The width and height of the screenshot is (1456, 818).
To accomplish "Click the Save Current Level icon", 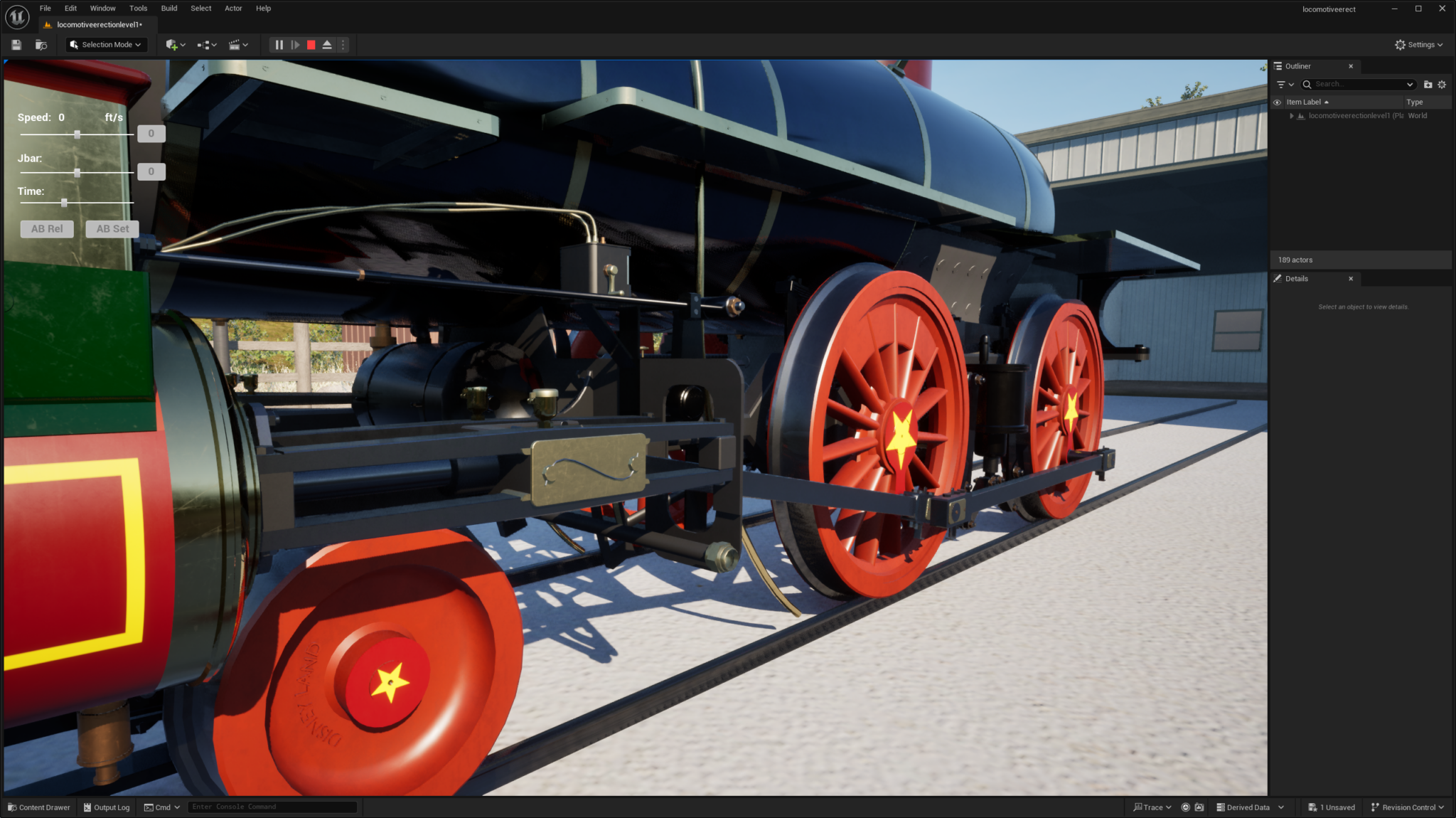I will [15, 44].
